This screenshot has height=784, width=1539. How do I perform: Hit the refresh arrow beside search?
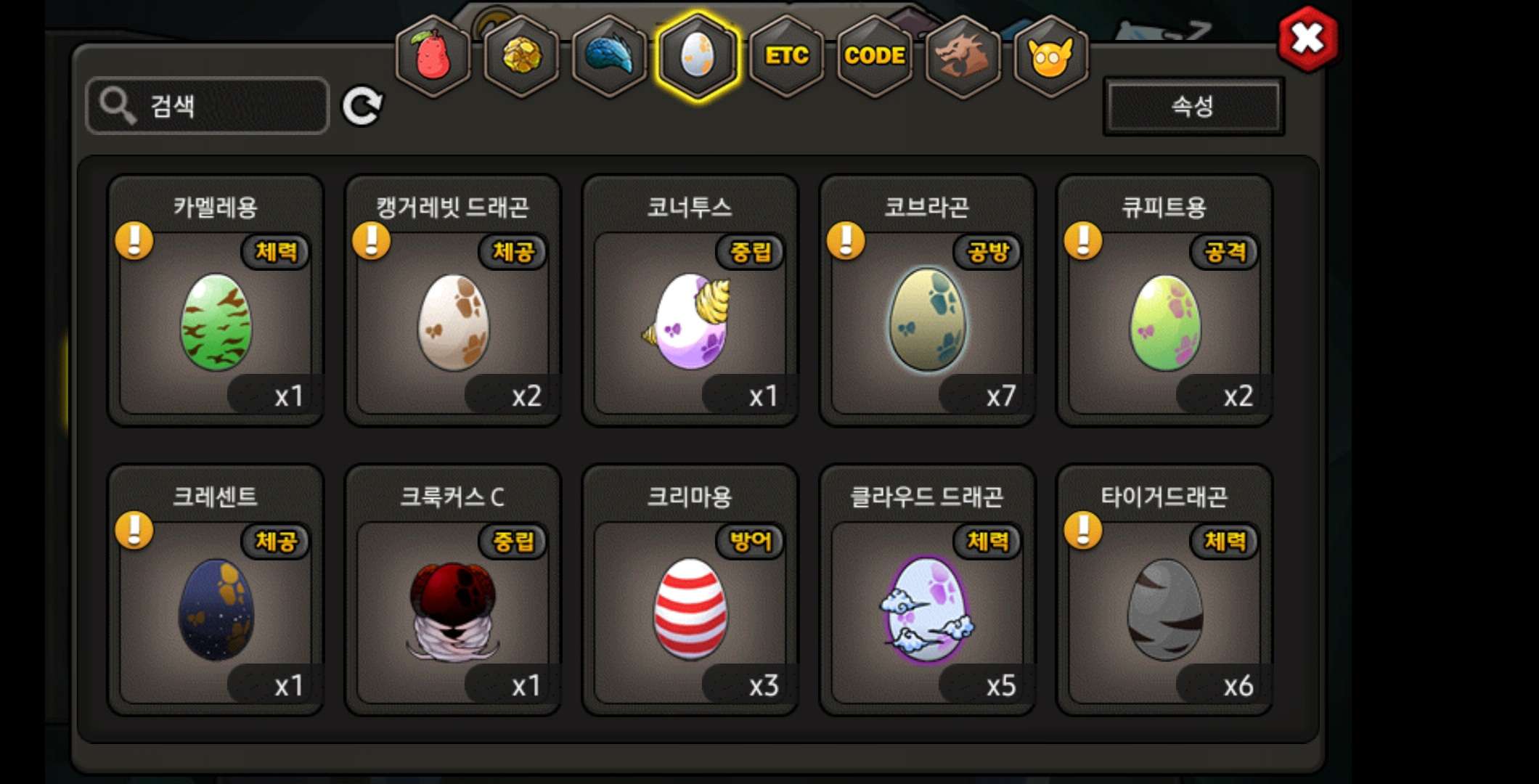362,107
